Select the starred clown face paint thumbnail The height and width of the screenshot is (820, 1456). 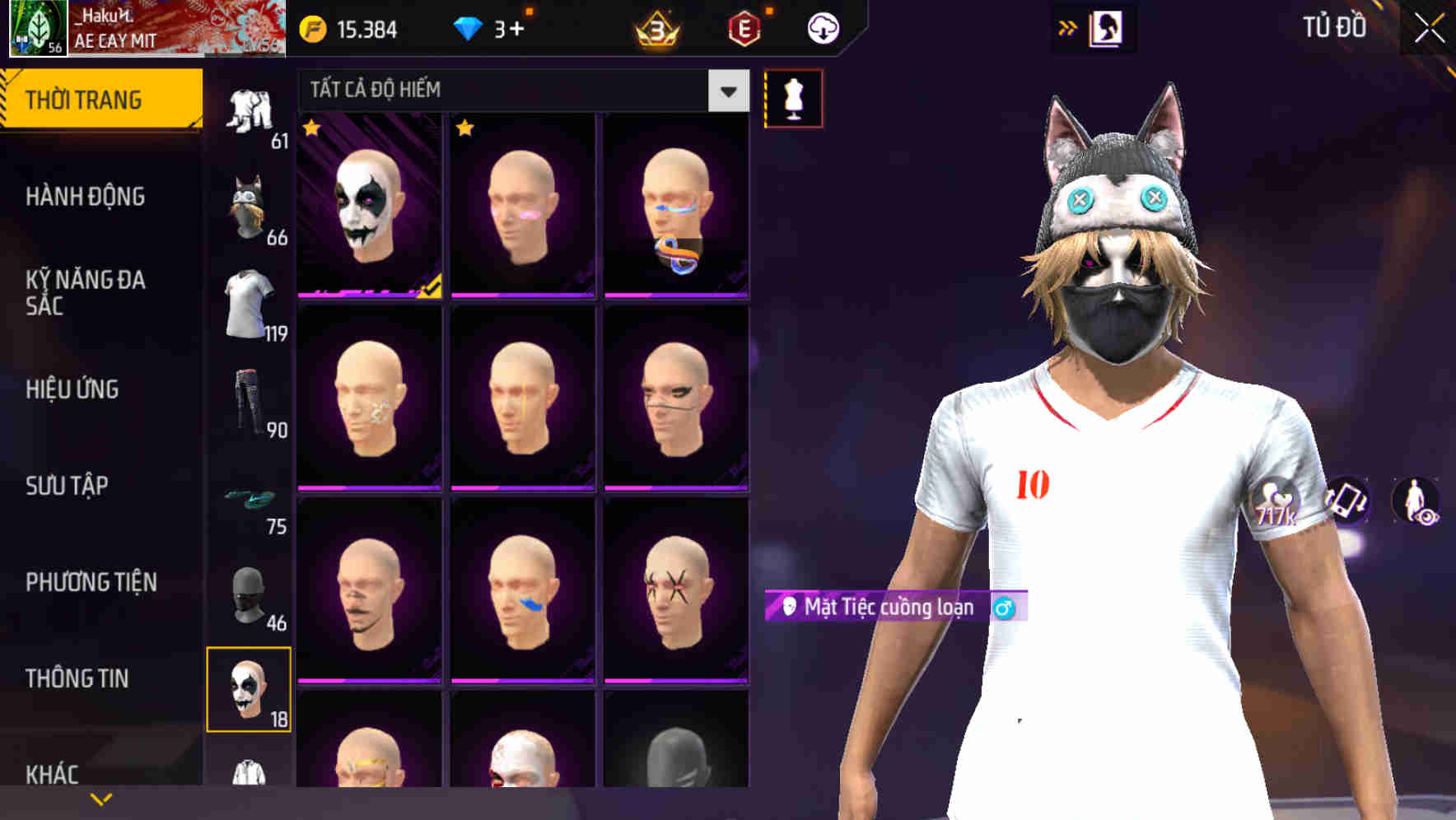(x=369, y=204)
